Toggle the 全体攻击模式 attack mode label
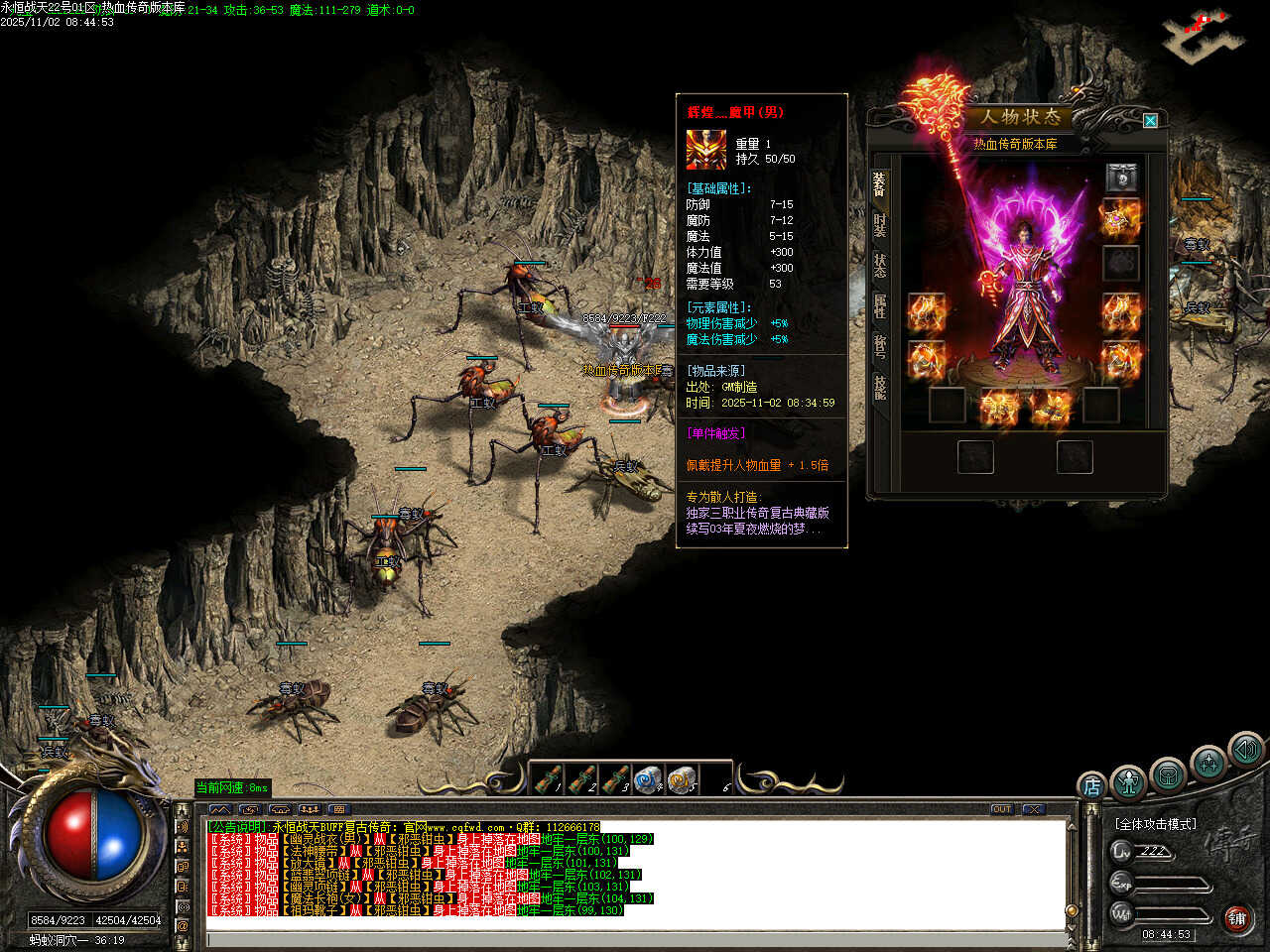Viewport: 1270px width, 952px height. [x=1155, y=824]
